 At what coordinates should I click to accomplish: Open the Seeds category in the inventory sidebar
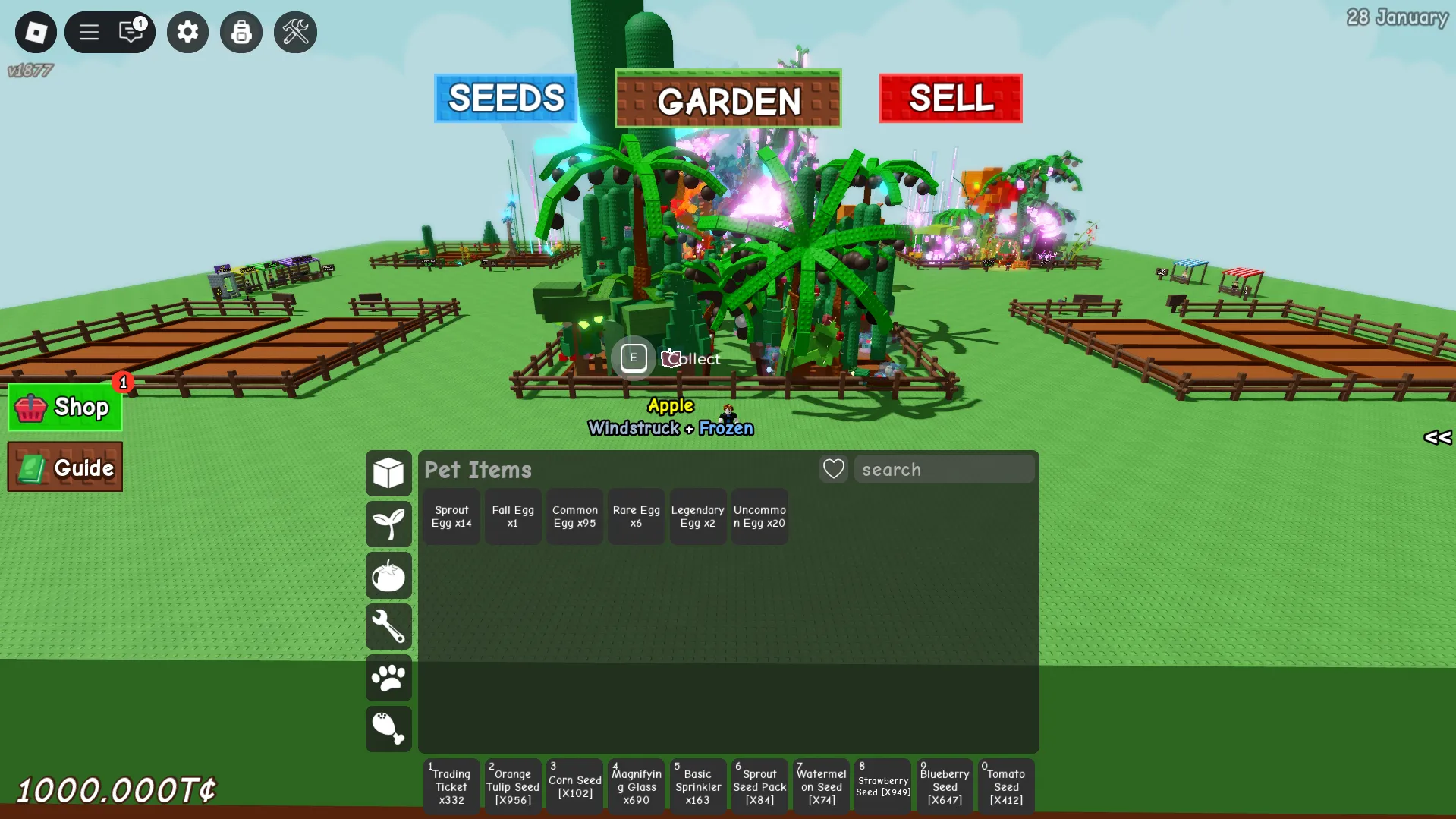[388, 524]
